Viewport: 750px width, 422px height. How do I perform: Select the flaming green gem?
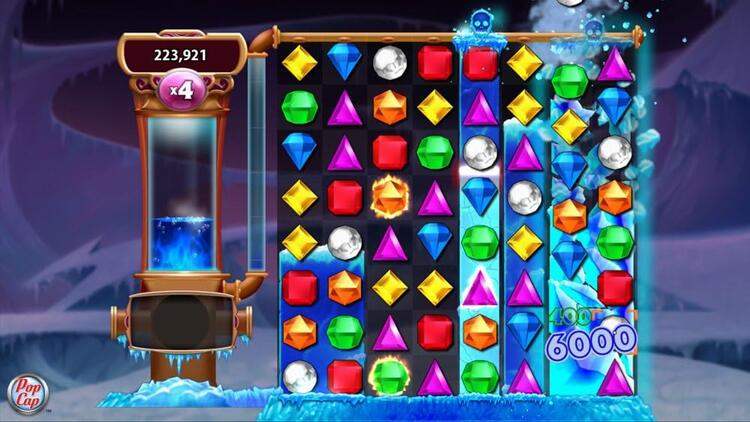click(x=390, y=376)
